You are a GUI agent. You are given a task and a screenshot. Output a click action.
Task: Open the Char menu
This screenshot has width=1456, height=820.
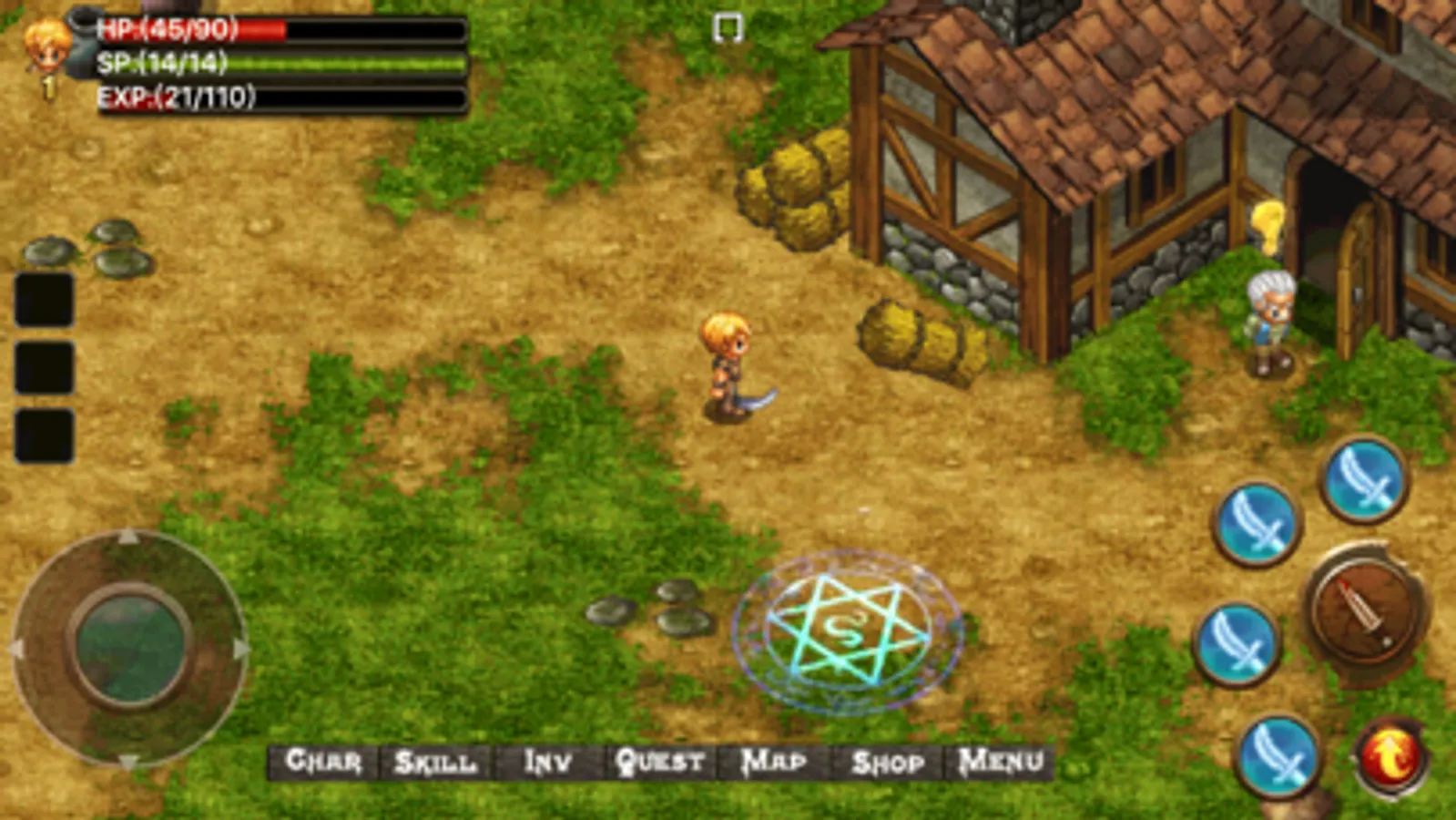[x=328, y=762]
